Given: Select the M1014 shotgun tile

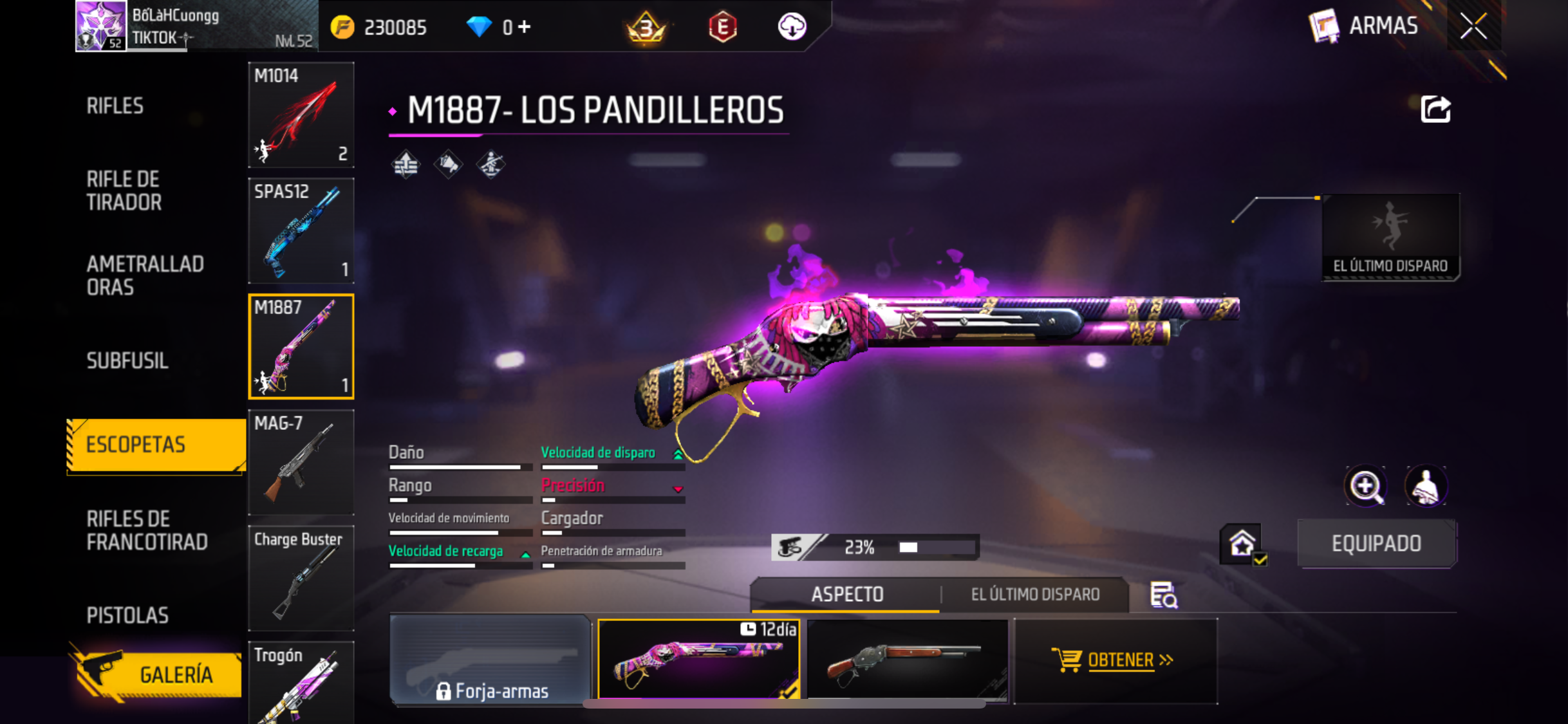Looking at the screenshot, I should pyautogui.click(x=301, y=115).
